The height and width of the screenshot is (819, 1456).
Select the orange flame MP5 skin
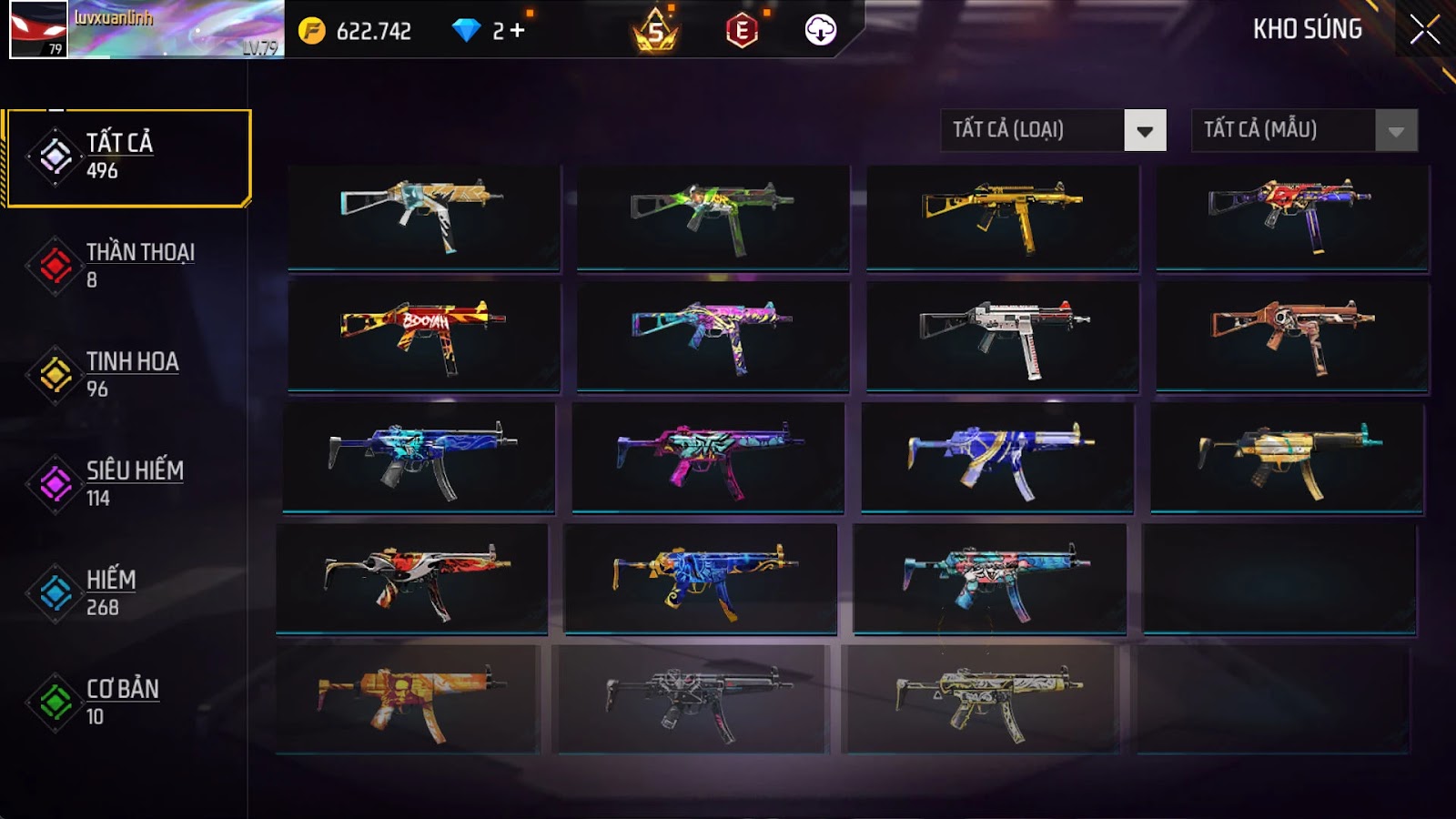(407, 699)
